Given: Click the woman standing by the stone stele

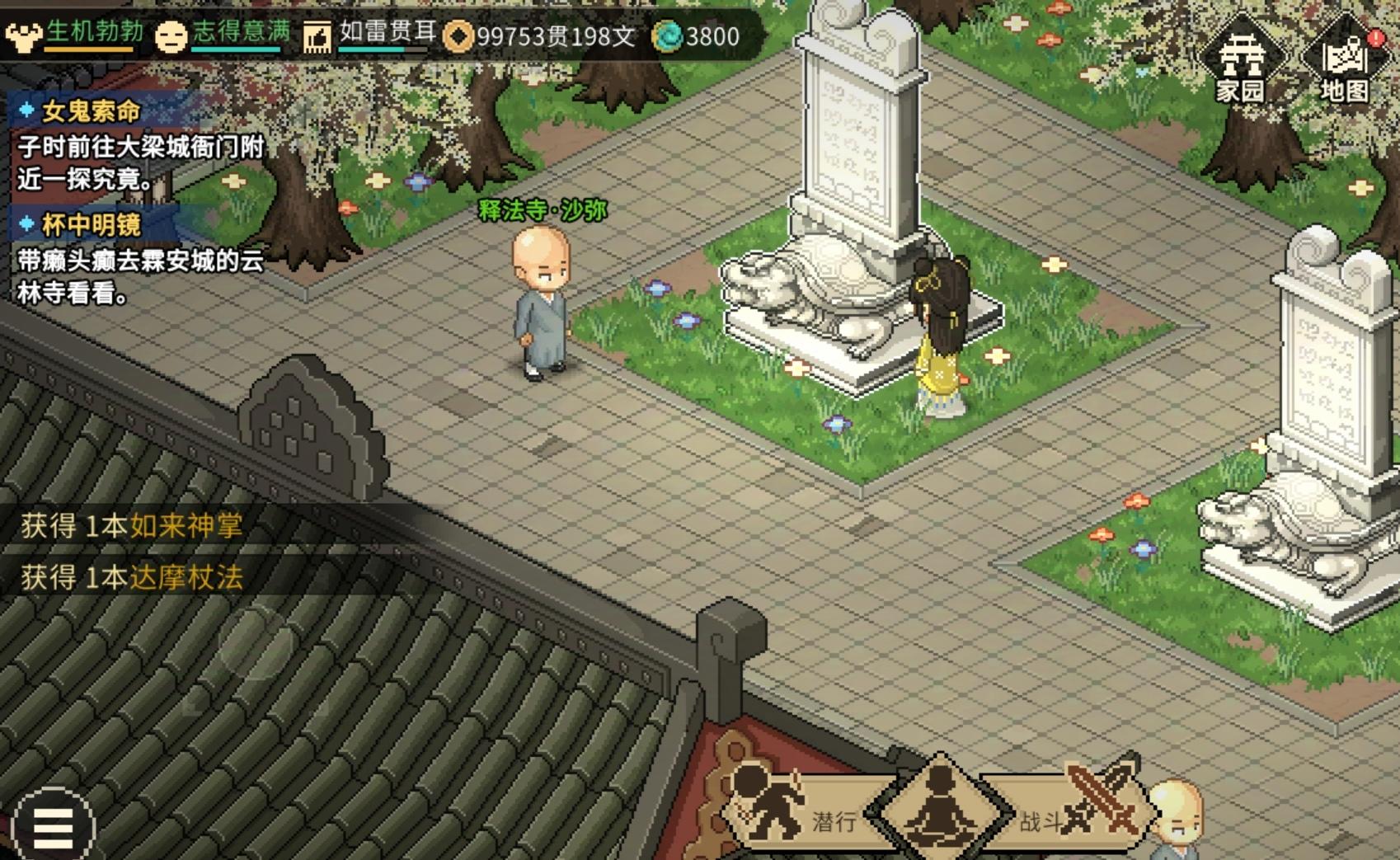Looking at the screenshot, I should click(940, 330).
